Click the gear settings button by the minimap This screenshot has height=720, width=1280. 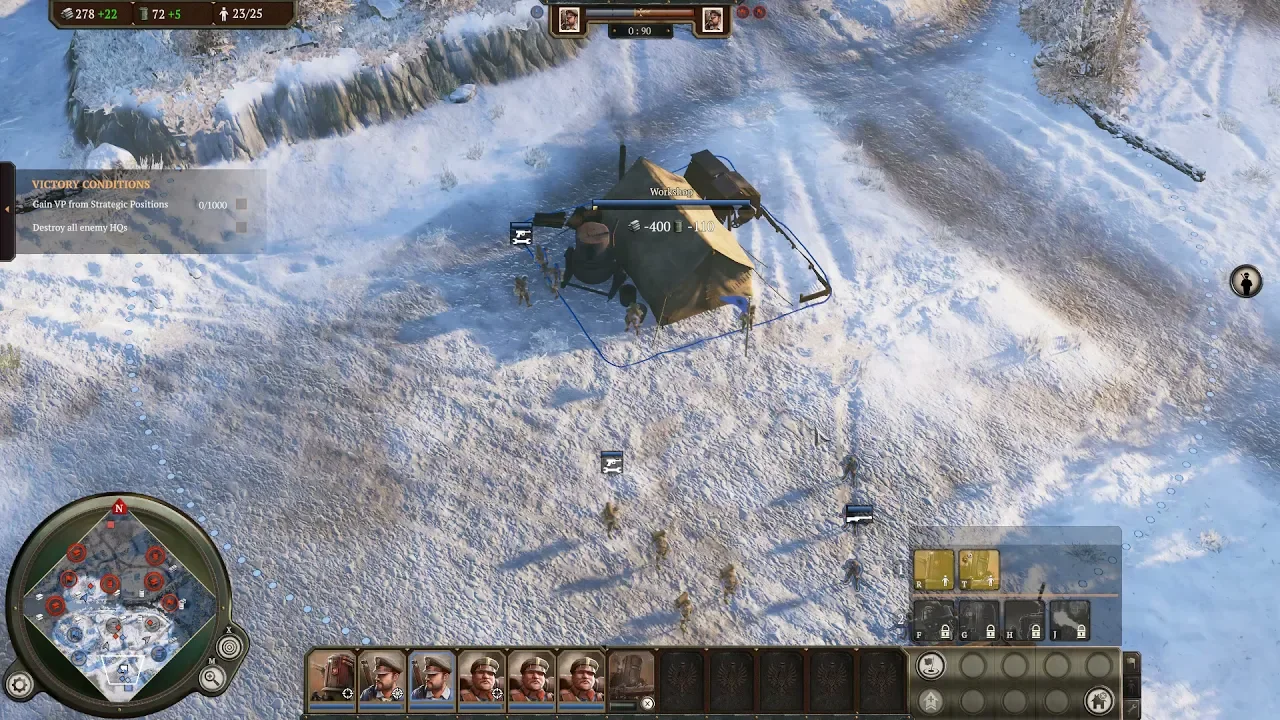(x=20, y=684)
